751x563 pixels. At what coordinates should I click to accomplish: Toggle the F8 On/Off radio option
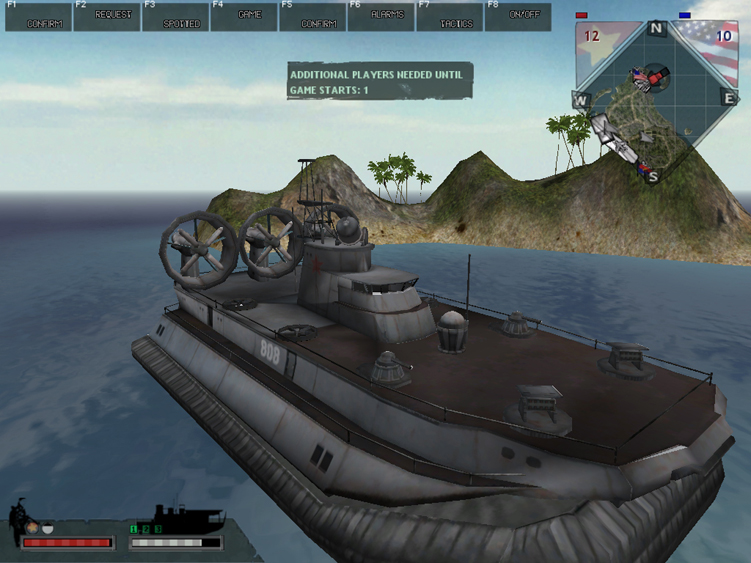point(518,17)
